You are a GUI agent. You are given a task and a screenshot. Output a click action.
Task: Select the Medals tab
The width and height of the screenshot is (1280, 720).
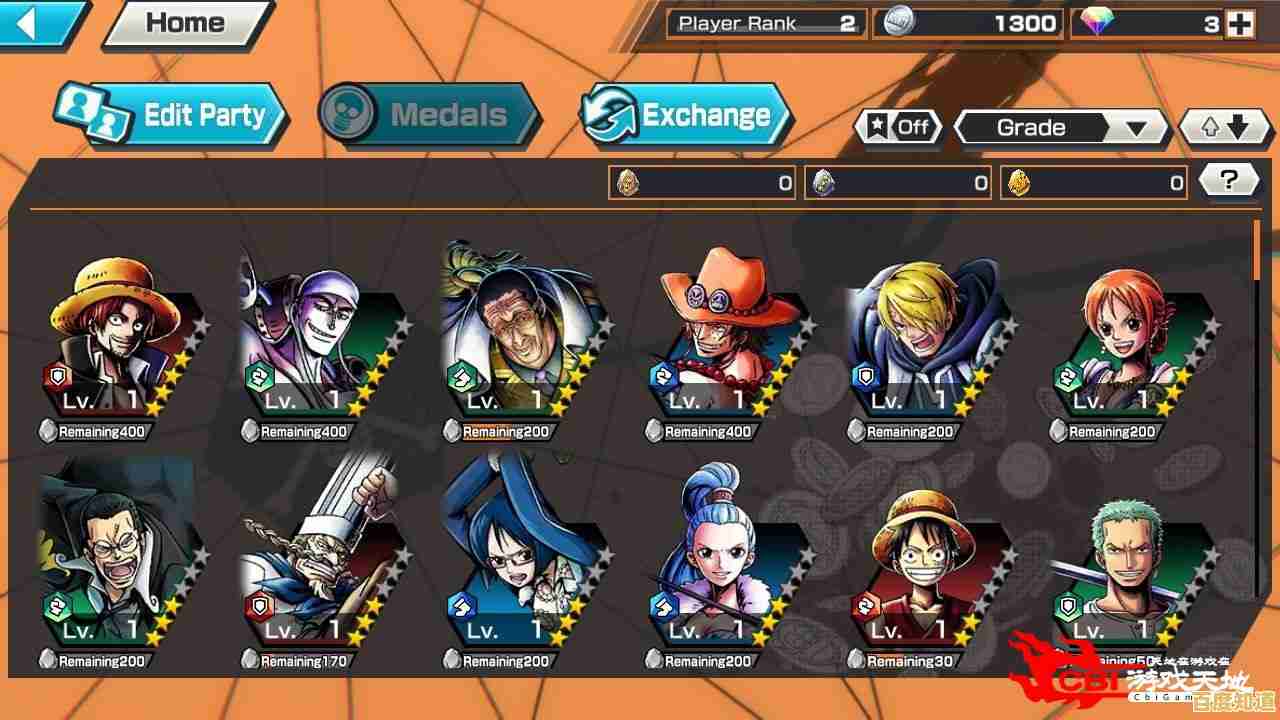pyautogui.click(x=420, y=114)
